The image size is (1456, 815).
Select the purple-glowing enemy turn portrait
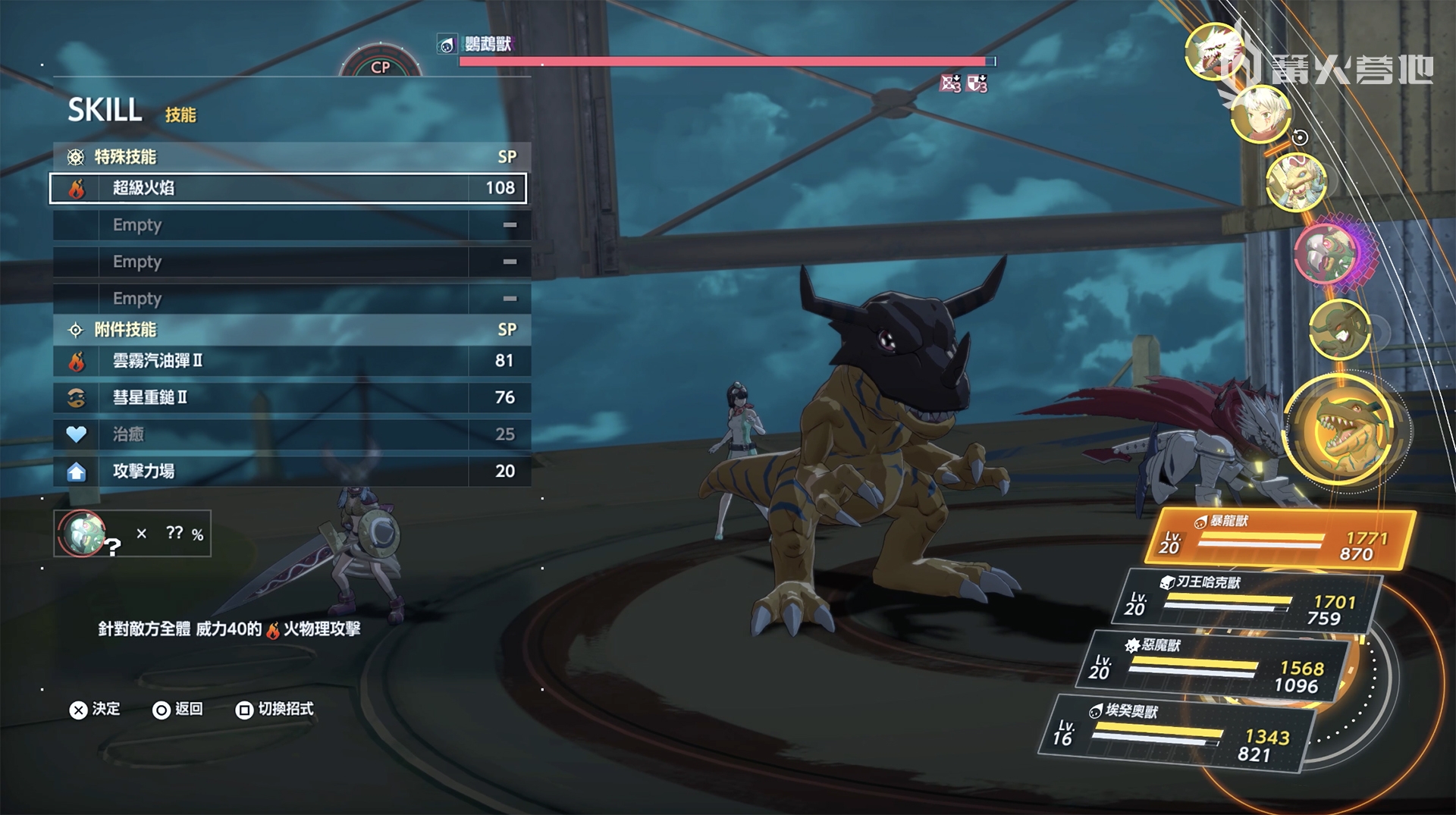(x=1327, y=254)
